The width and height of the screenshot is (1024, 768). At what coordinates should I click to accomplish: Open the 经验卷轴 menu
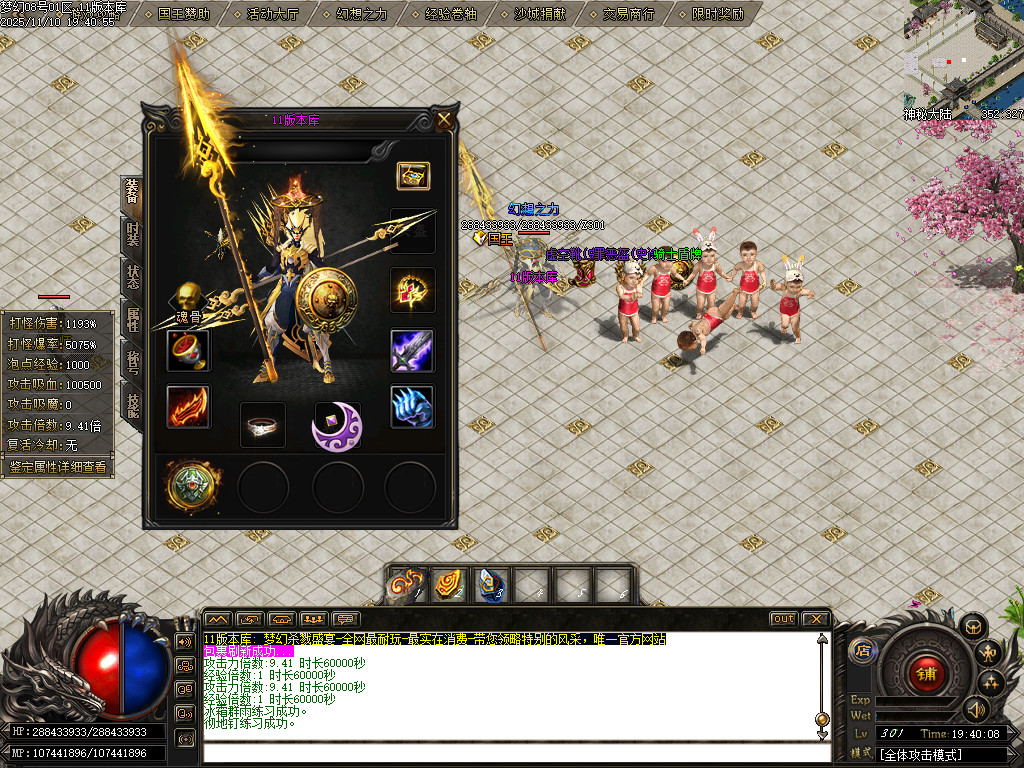click(x=450, y=14)
